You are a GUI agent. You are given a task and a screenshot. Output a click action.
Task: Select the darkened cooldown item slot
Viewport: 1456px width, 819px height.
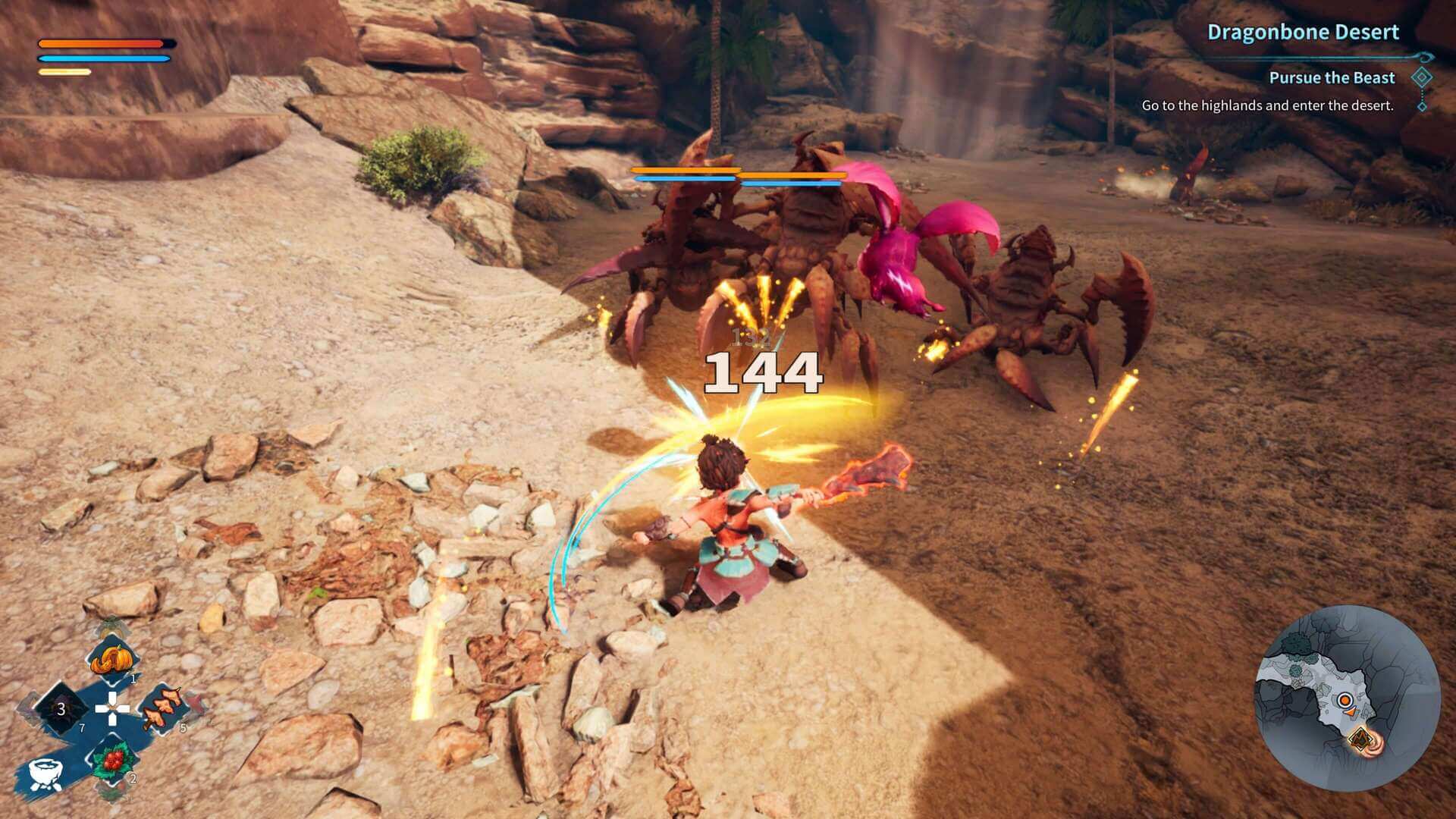coord(62,710)
